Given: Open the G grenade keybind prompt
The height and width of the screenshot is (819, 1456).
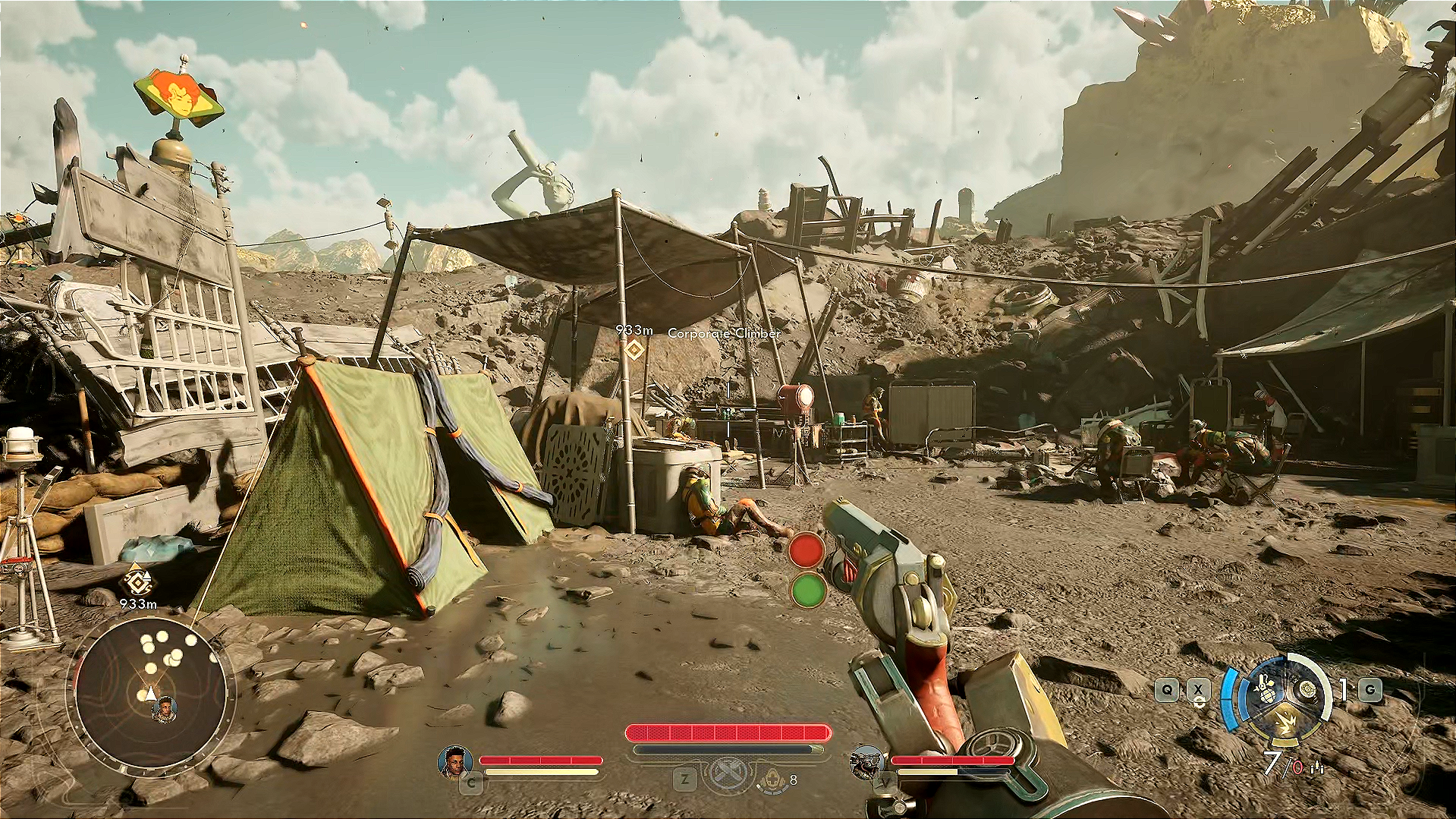Looking at the screenshot, I should tap(1370, 689).
